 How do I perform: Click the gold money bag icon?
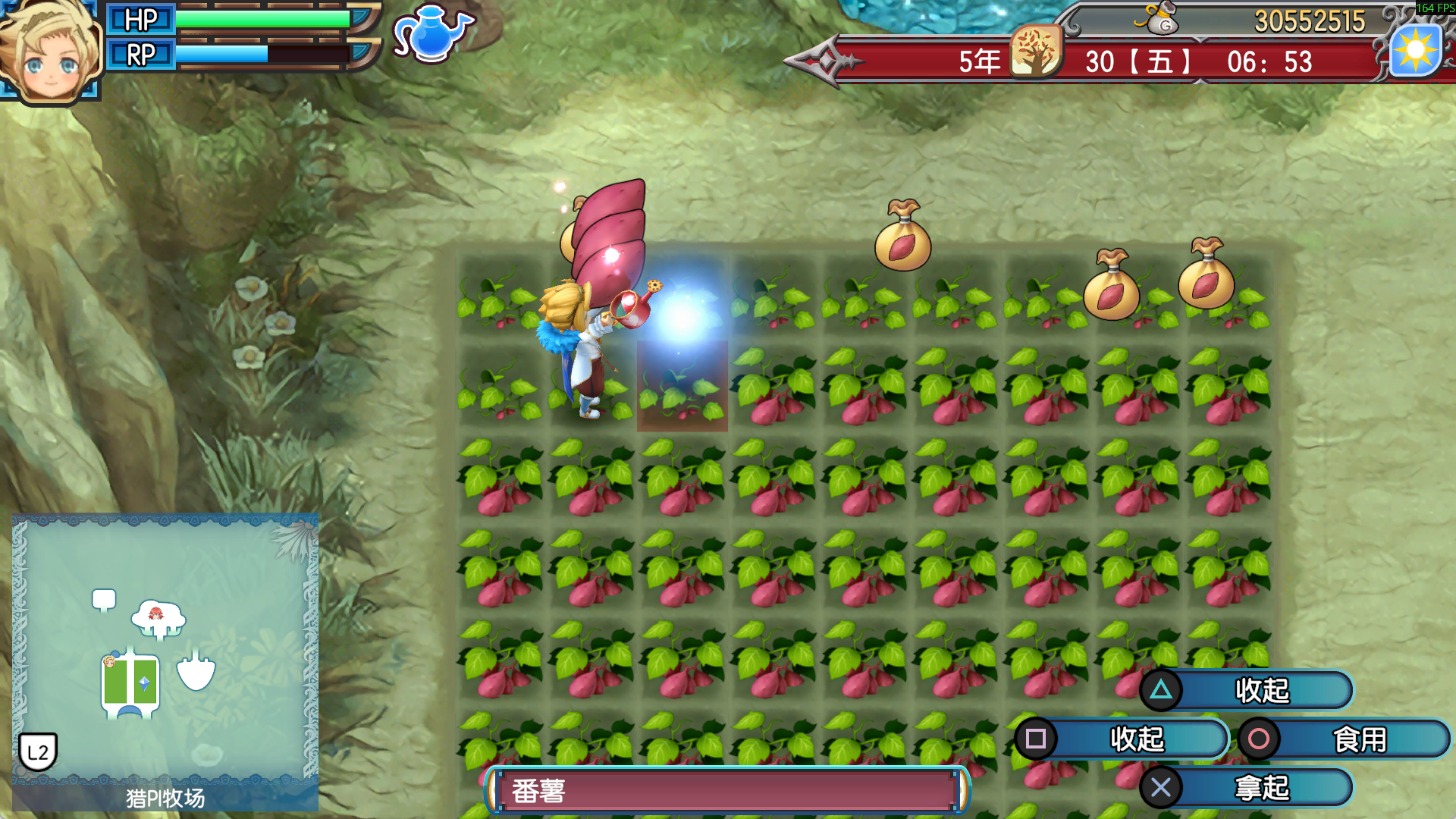[x=1160, y=20]
